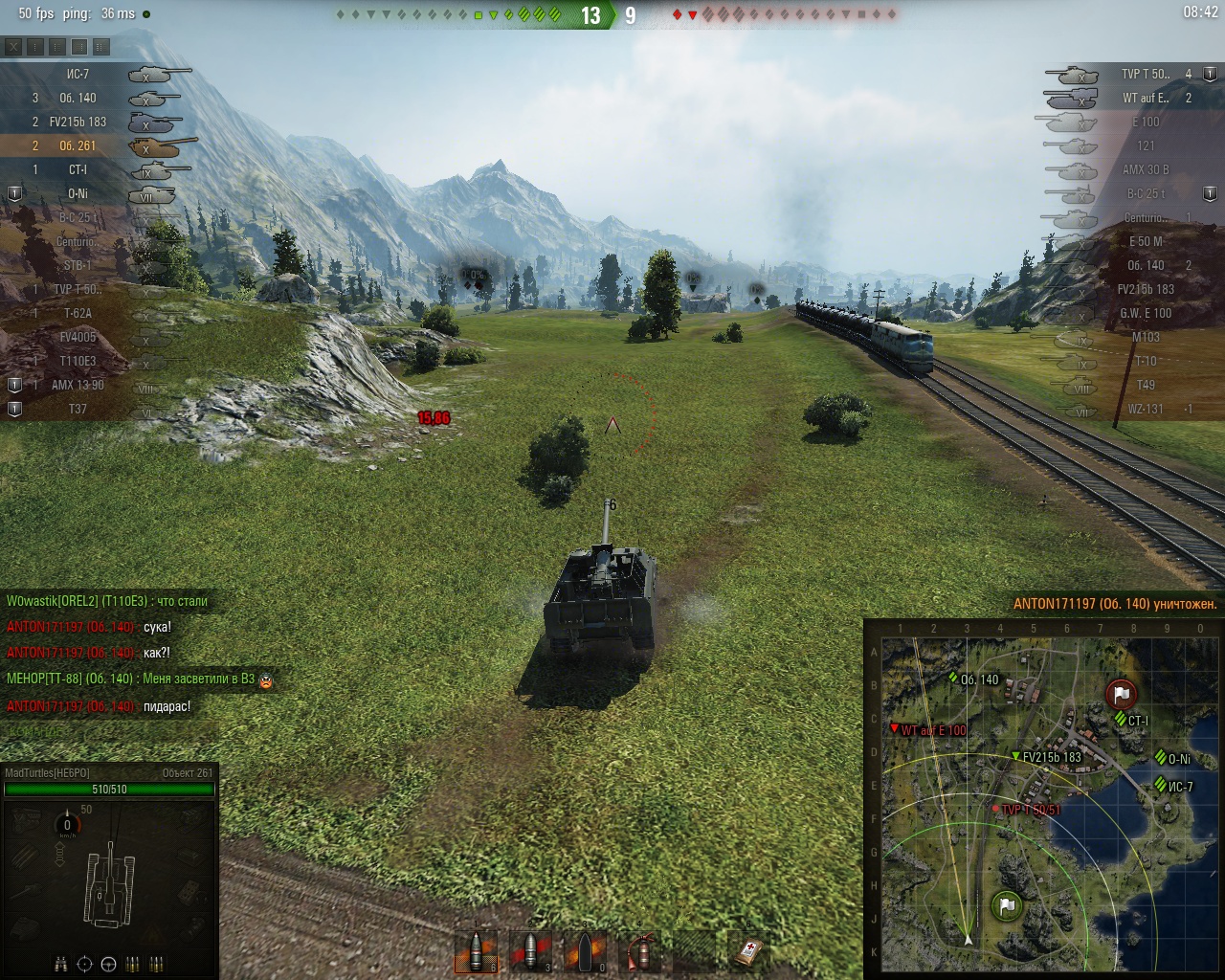Image resolution: width=1225 pixels, height=980 pixels.
Task: Select the shell in ammo slot 1
Action: pos(476,950)
